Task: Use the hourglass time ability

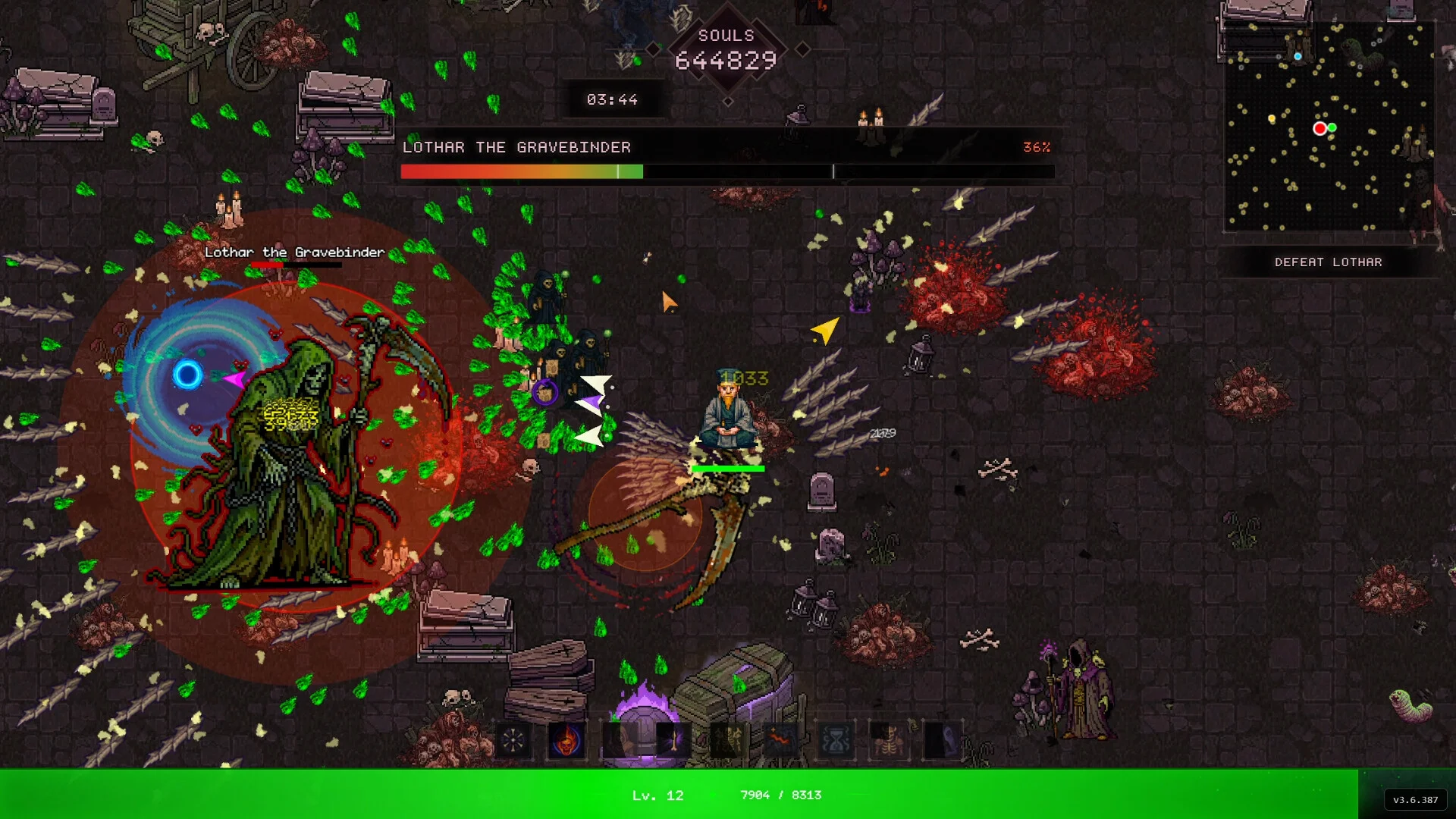Action: tap(835, 740)
